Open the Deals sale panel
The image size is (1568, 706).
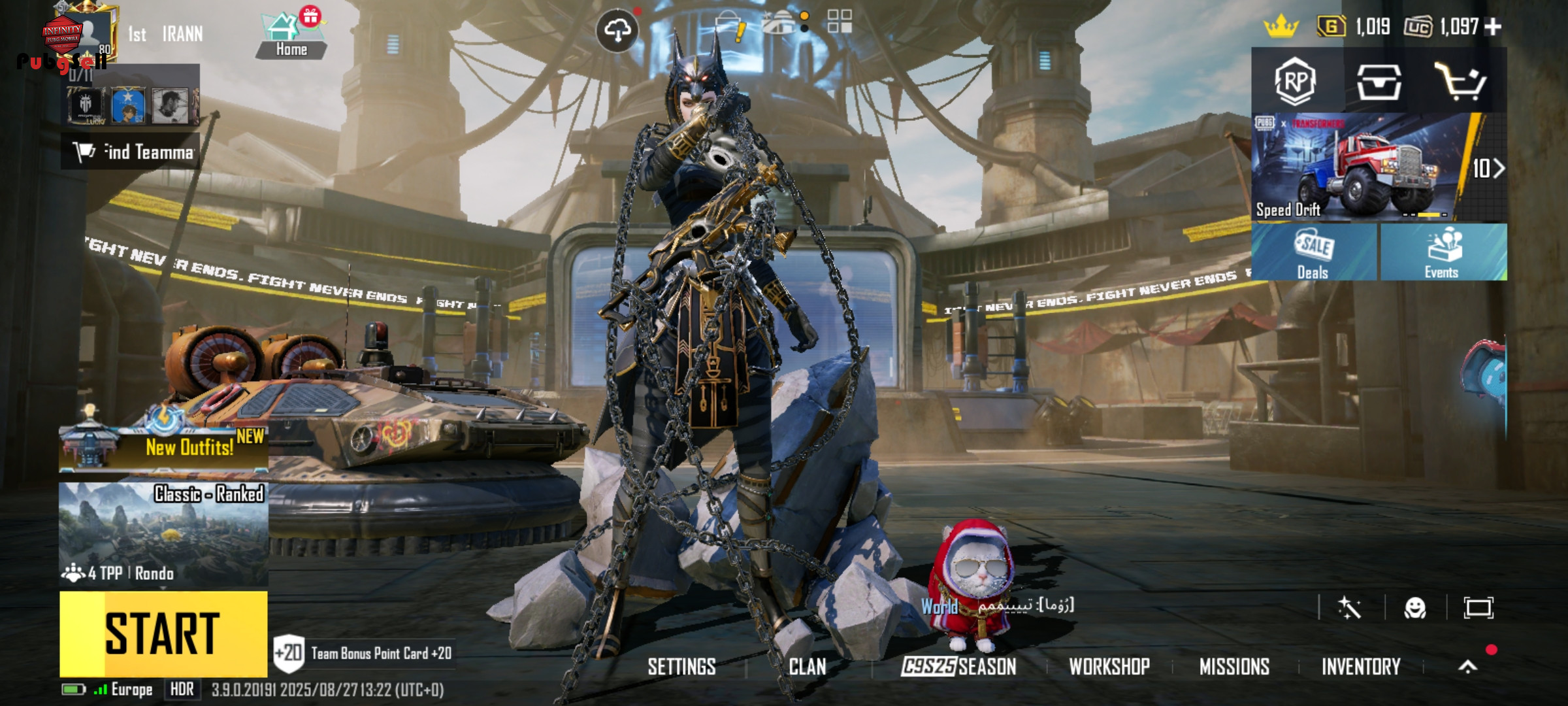click(1313, 253)
